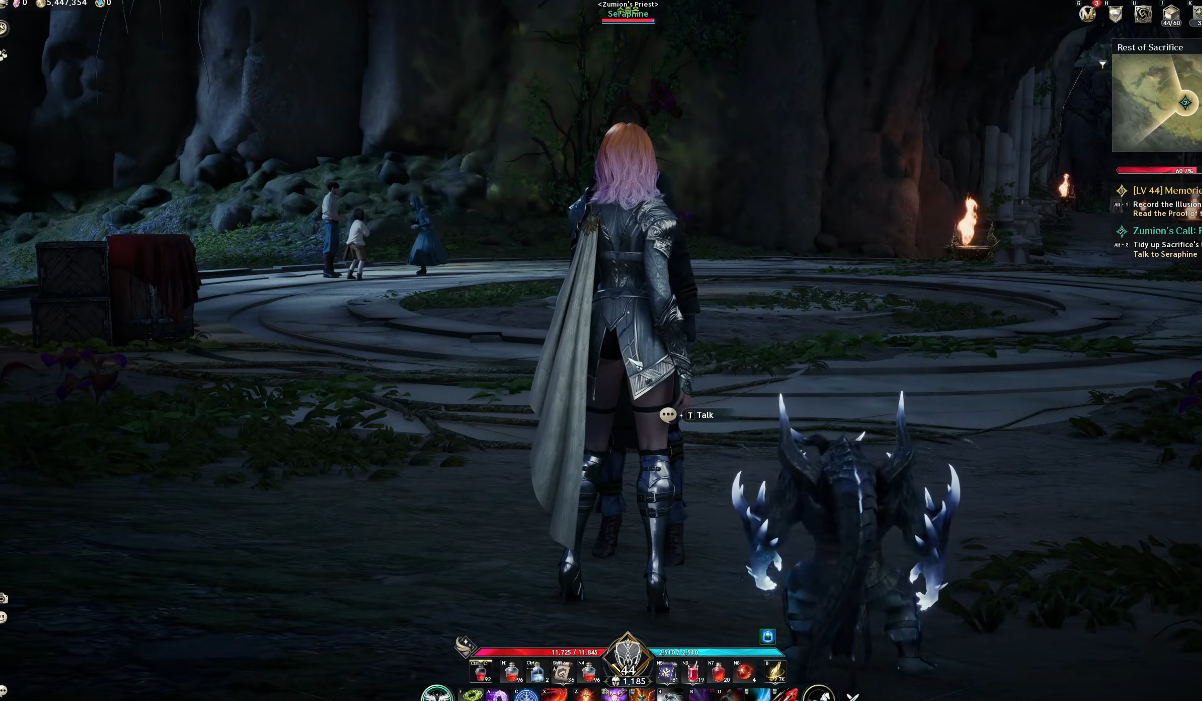Open the gold M coin menu icon
1202x701 pixels.
1088,13
